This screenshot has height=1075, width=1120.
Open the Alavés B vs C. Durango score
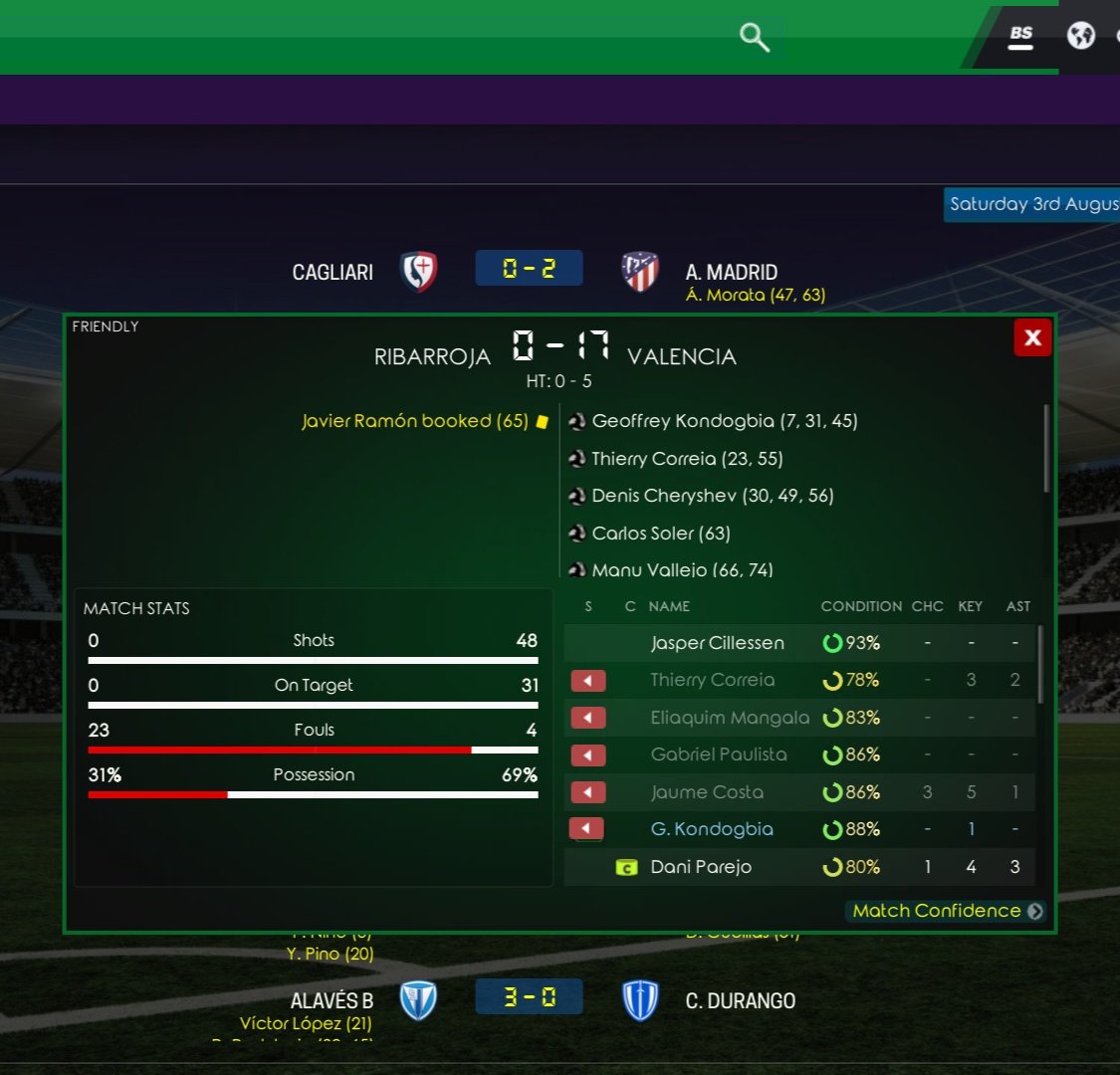click(x=529, y=997)
